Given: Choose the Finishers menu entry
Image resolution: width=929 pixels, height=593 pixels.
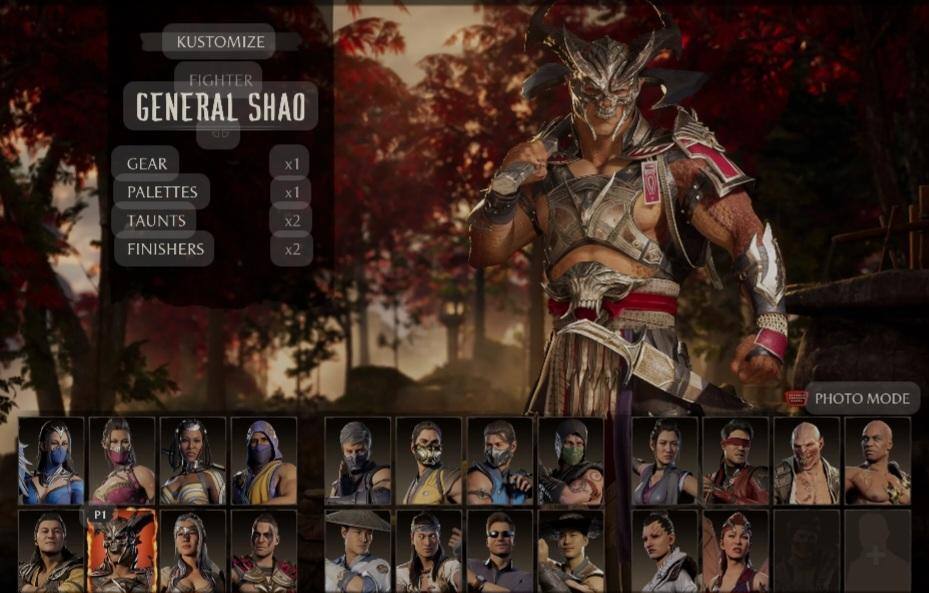Looking at the screenshot, I should point(165,249).
